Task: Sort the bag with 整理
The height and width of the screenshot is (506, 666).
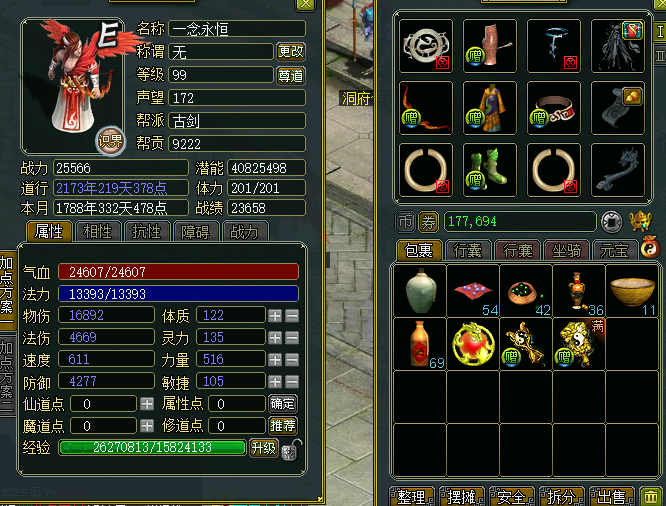Action: point(411,496)
